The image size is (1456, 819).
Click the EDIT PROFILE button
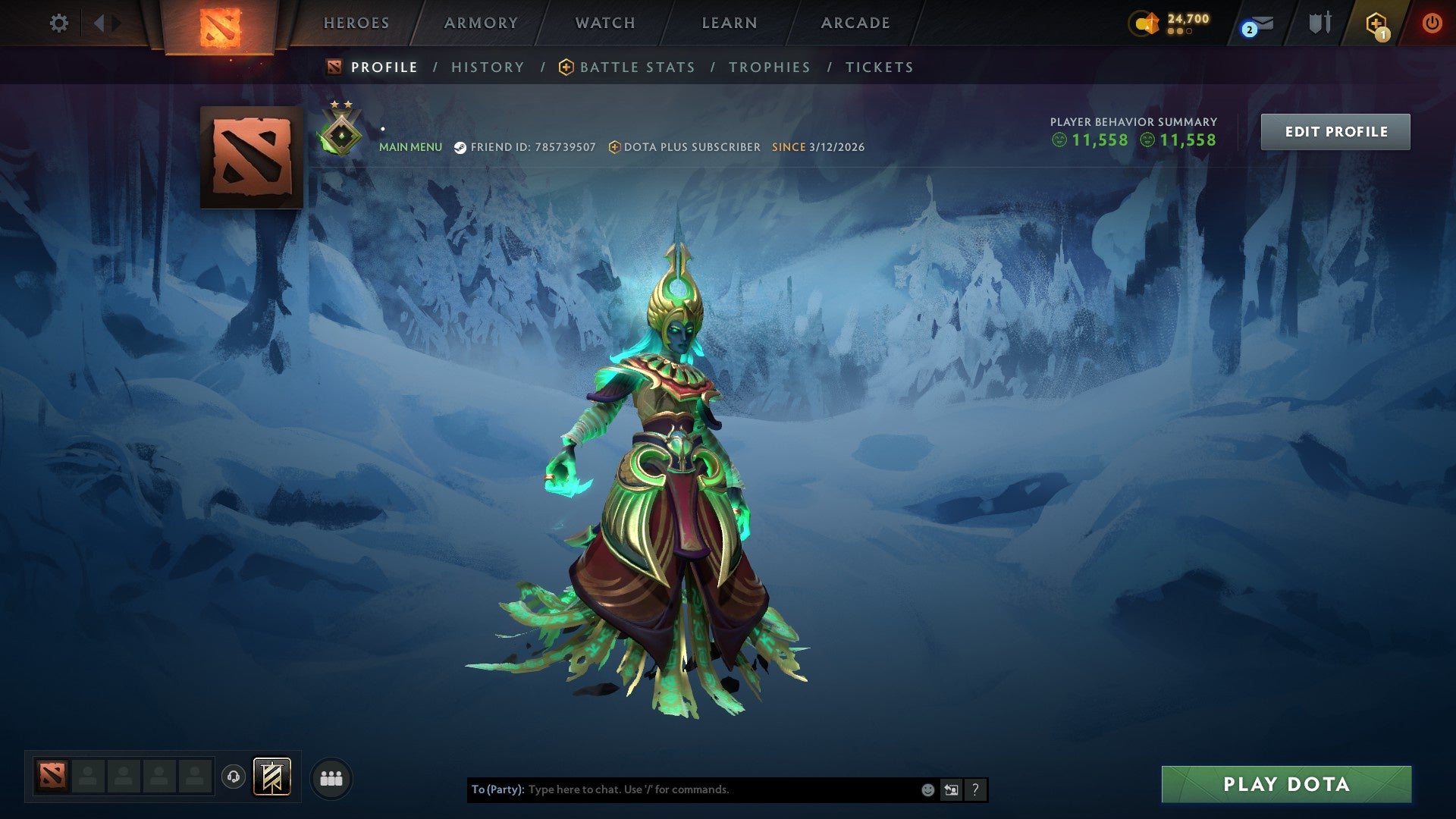[x=1335, y=131]
